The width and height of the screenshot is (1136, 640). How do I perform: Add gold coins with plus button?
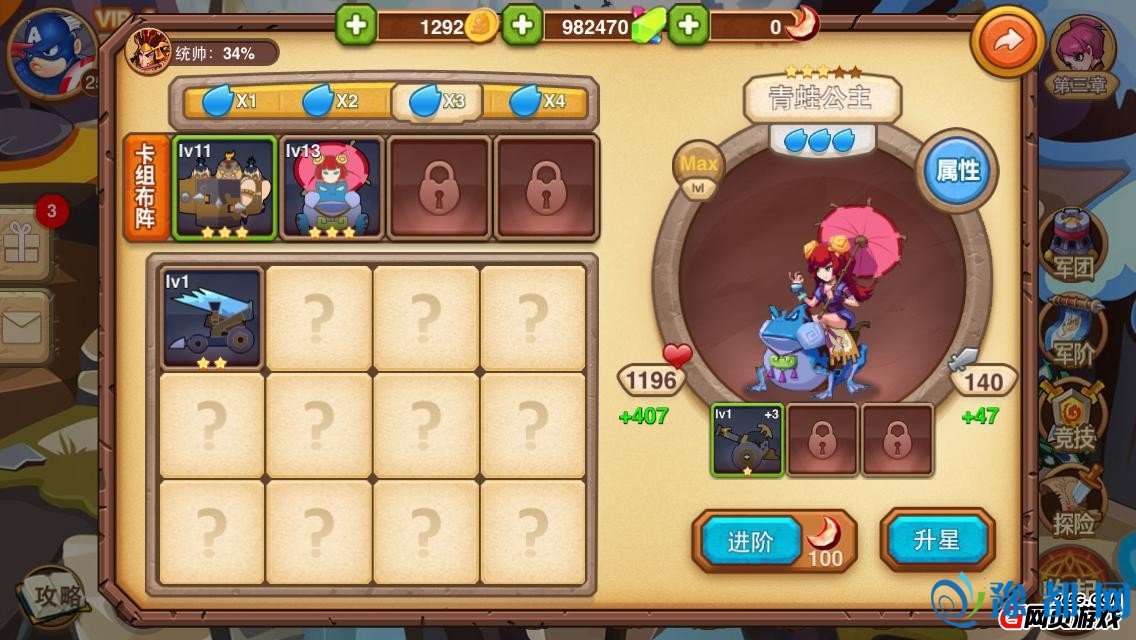pyautogui.click(x=355, y=26)
